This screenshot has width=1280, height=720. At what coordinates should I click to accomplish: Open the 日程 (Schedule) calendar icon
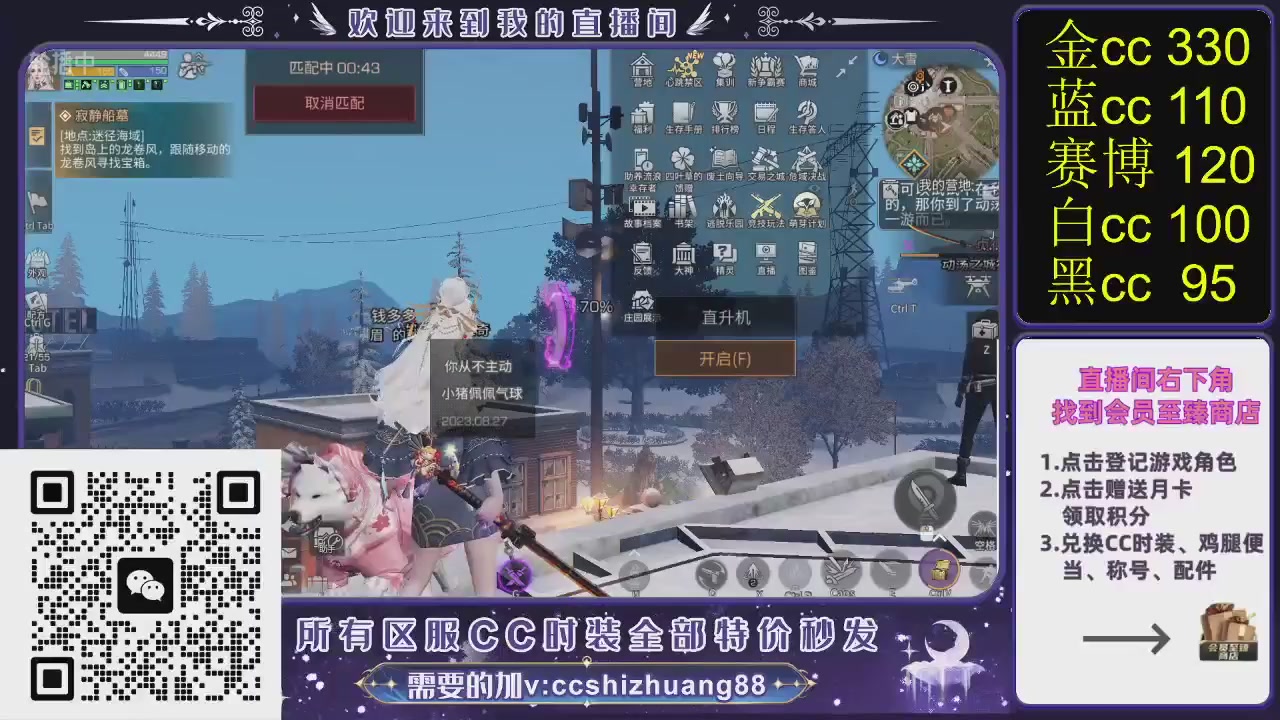[x=766, y=113]
